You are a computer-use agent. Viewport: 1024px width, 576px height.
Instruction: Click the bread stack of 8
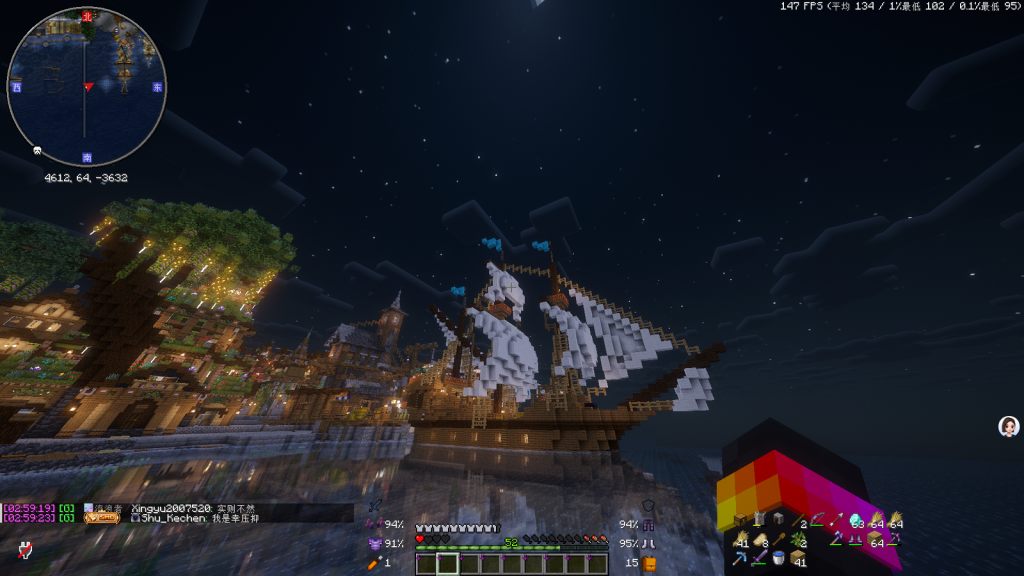pos(760,540)
